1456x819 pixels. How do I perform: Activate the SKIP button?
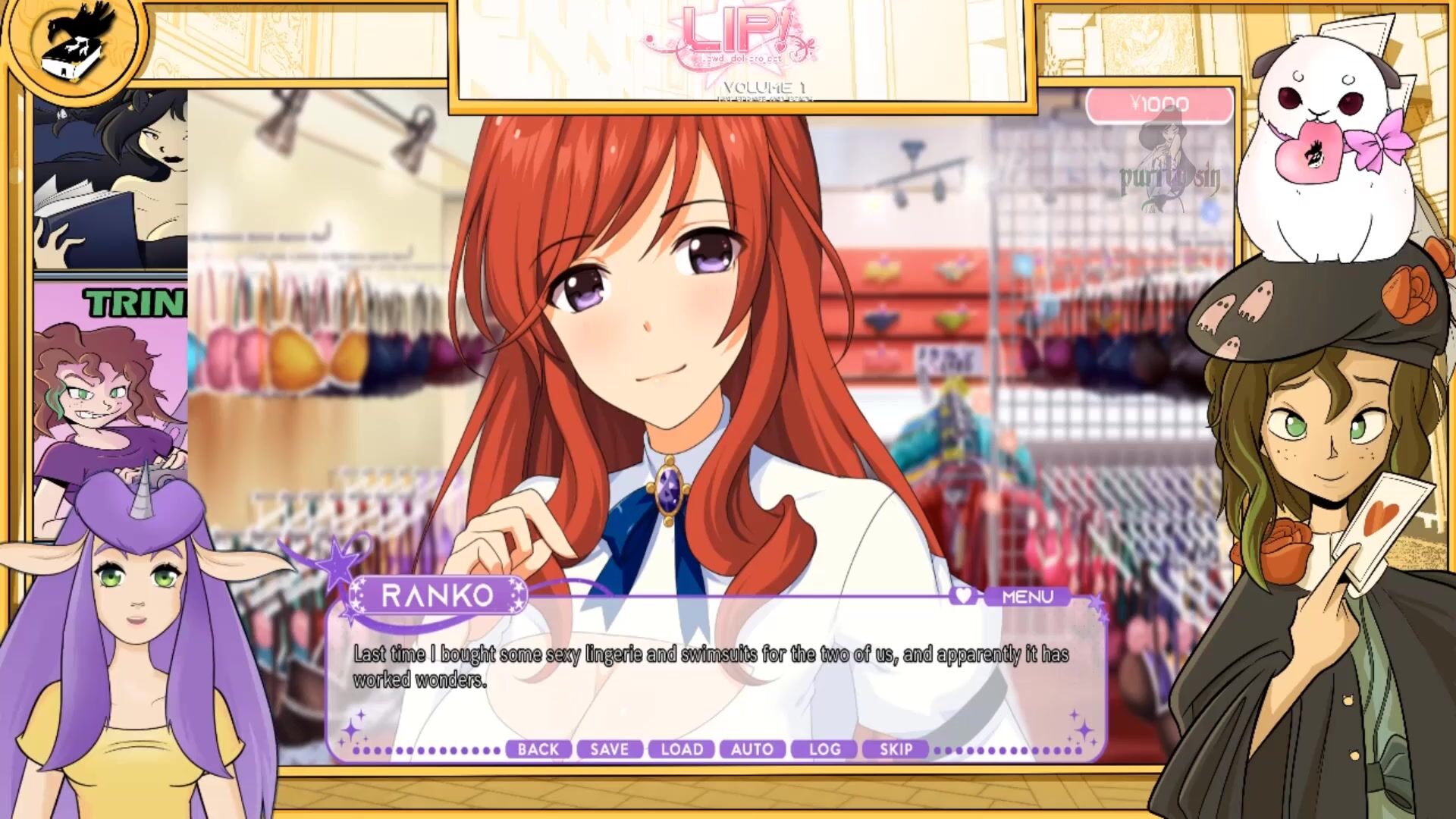(896, 749)
